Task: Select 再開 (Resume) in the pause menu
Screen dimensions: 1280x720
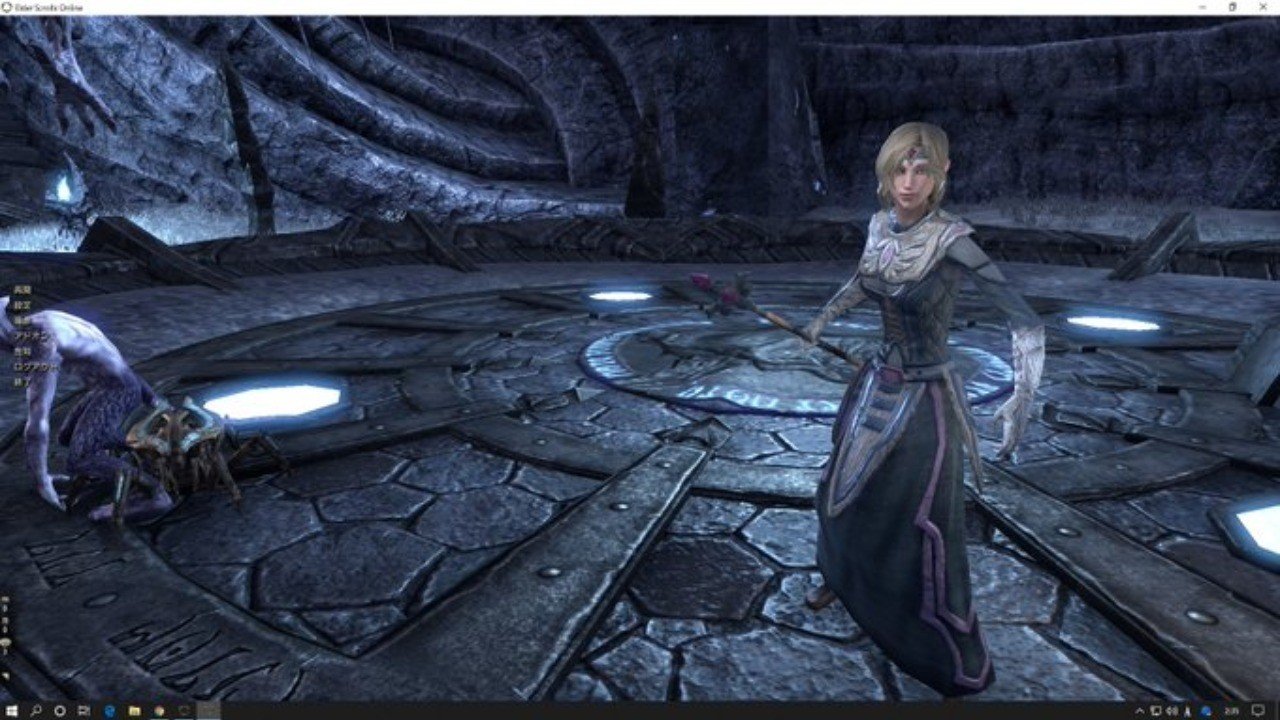Action: (22, 289)
